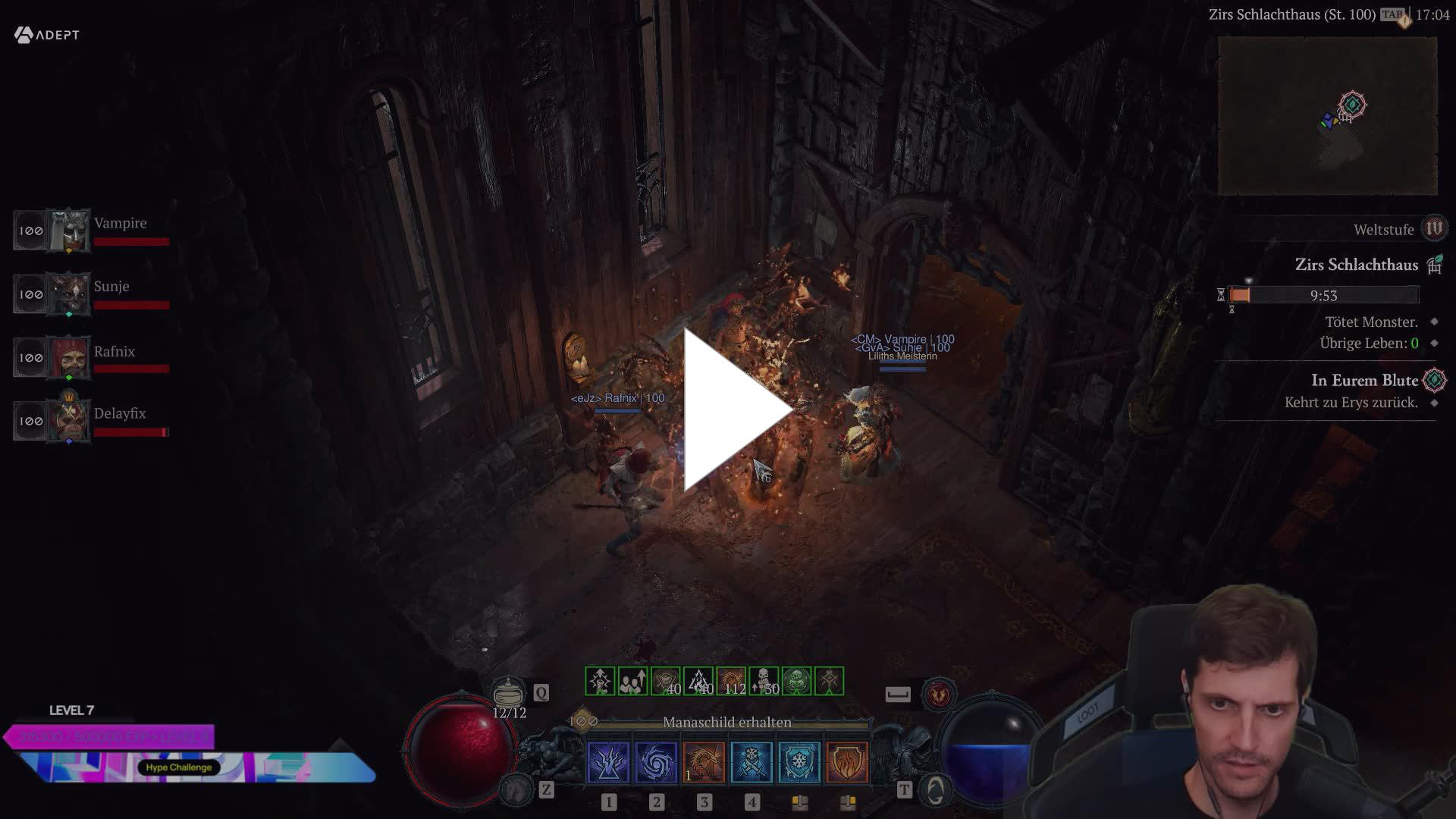Open the minimap
The height and width of the screenshot is (819, 1456).
pos(1327,115)
